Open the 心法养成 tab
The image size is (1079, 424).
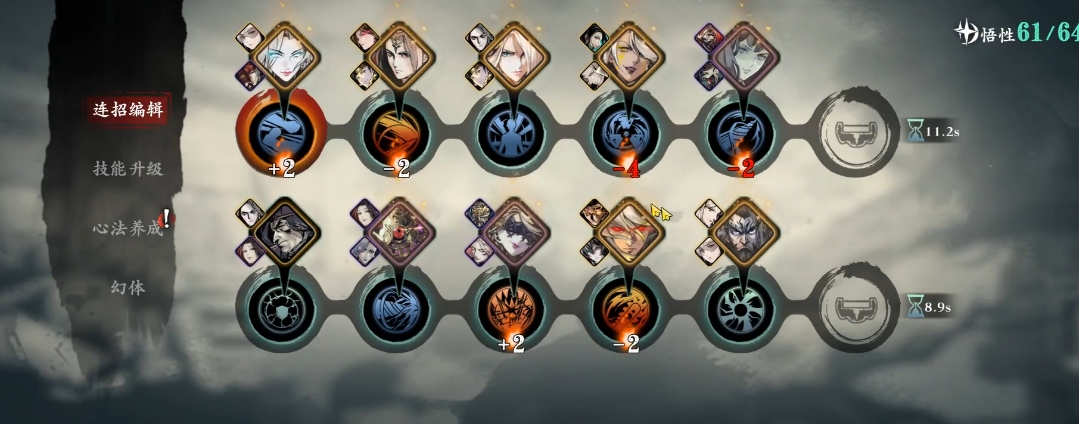click(127, 228)
